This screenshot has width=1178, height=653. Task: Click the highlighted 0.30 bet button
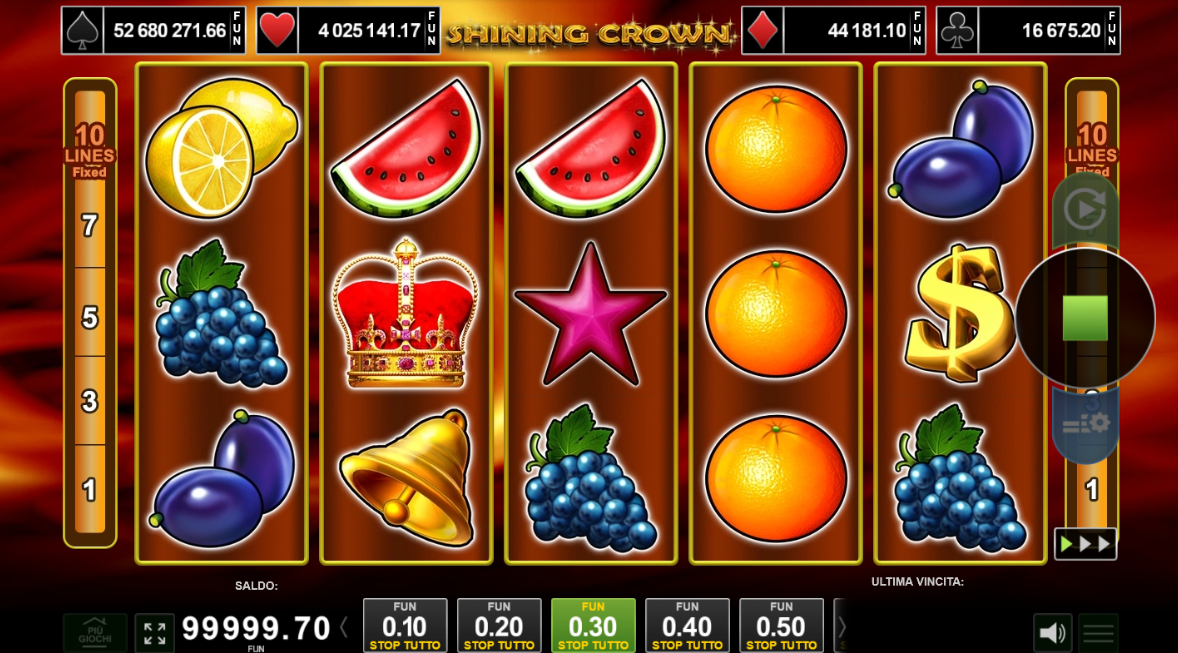tap(593, 625)
